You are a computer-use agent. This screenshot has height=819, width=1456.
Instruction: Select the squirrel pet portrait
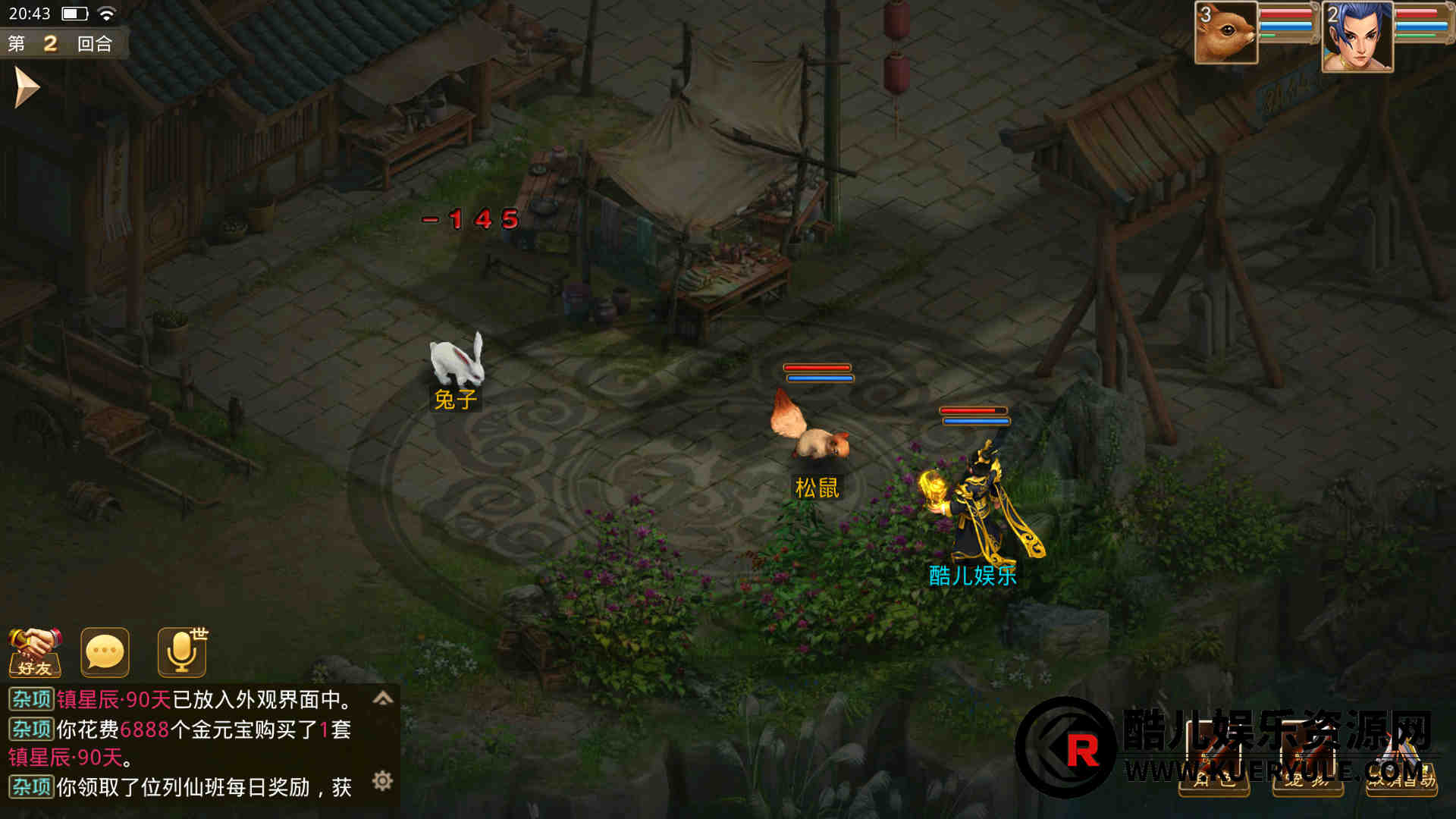[1225, 33]
